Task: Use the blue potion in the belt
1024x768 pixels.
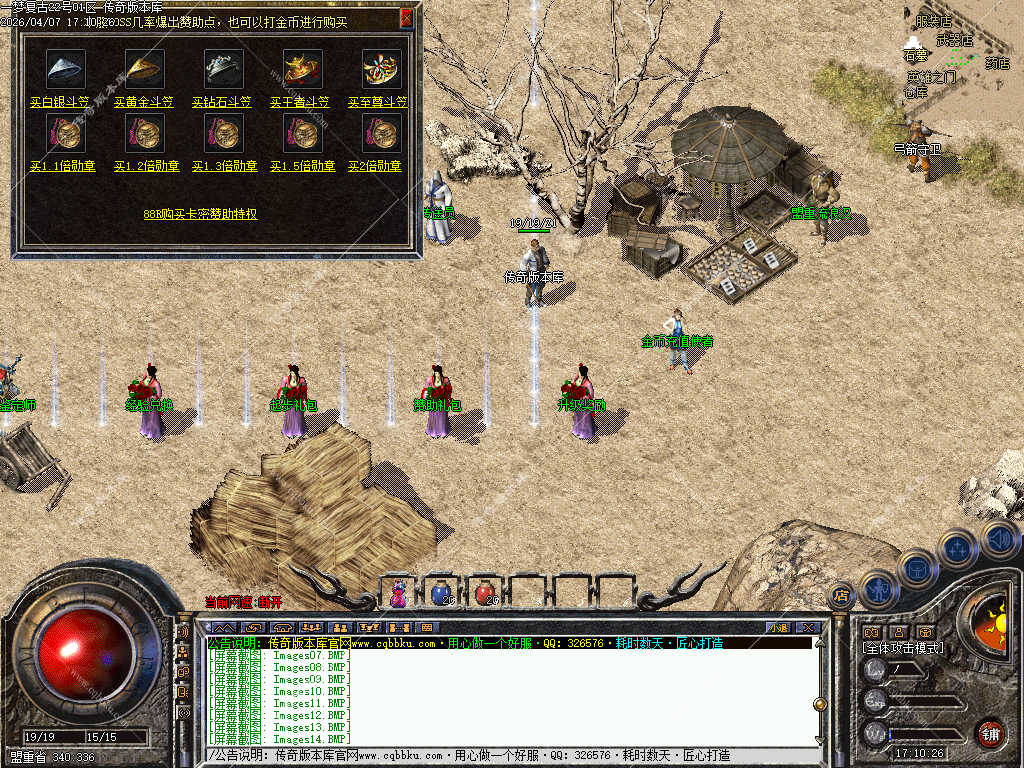Action: pyautogui.click(x=440, y=593)
